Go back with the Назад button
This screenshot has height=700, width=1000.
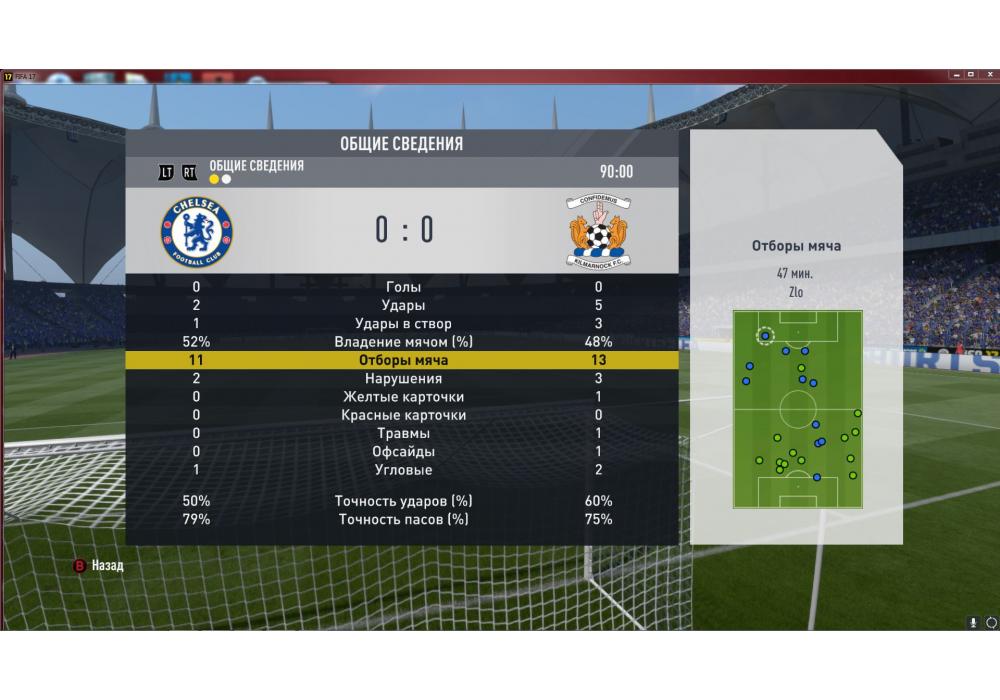[98, 566]
